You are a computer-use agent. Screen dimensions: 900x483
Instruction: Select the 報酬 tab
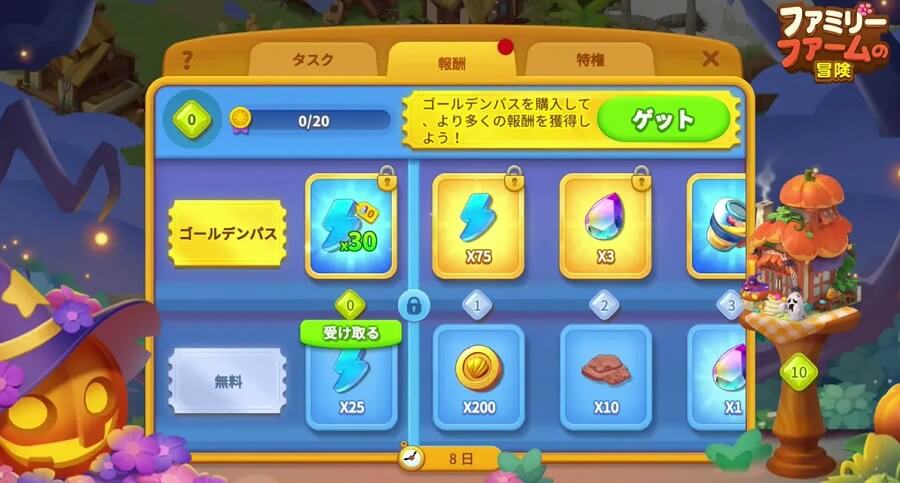451,60
